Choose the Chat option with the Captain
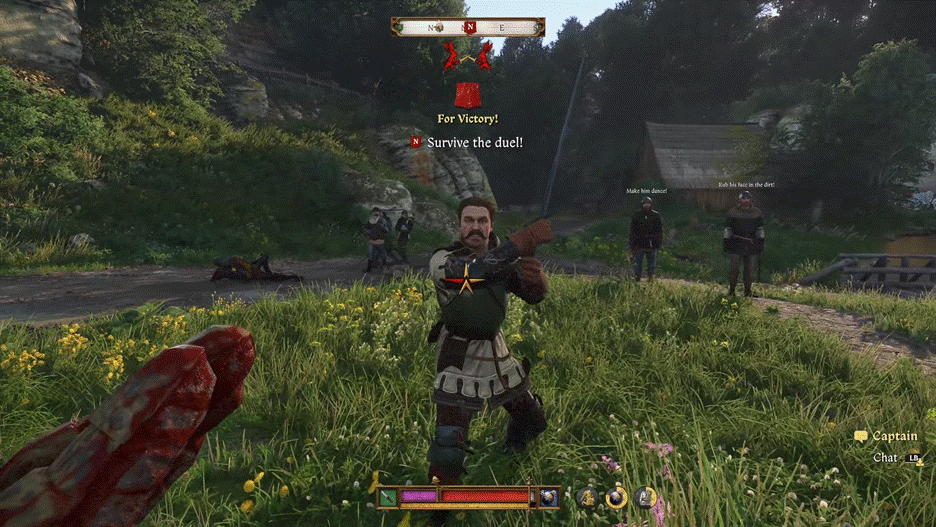 (886, 458)
